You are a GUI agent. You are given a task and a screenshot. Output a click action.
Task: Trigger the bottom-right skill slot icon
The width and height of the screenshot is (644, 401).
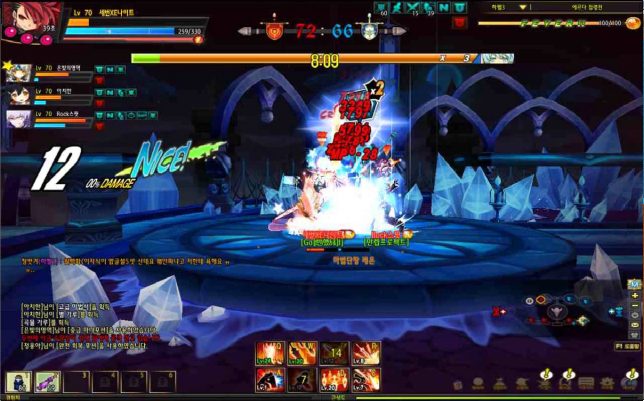[366, 379]
